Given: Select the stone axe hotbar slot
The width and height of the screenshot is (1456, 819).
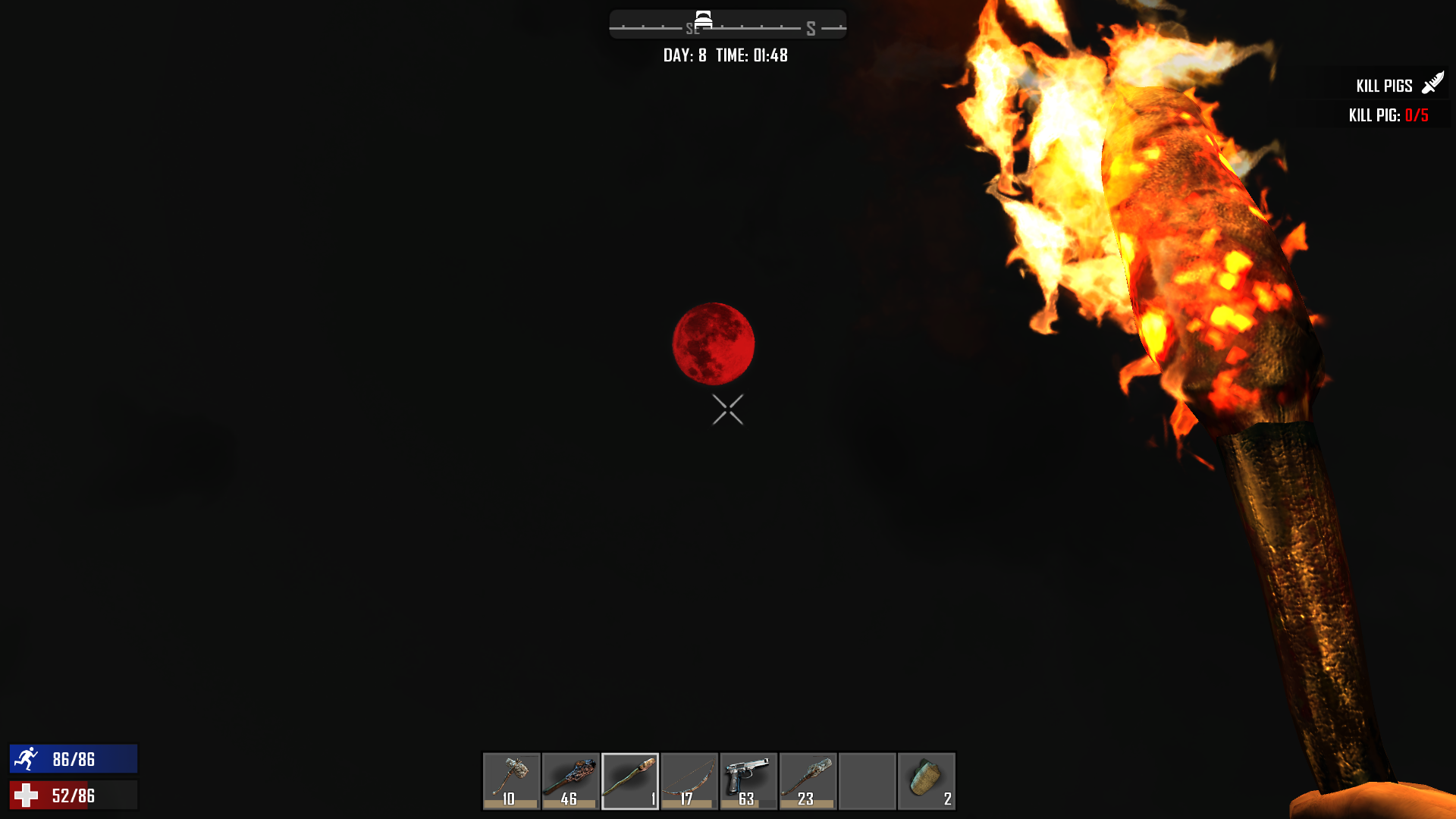Looking at the screenshot, I should pyautogui.click(x=511, y=780).
